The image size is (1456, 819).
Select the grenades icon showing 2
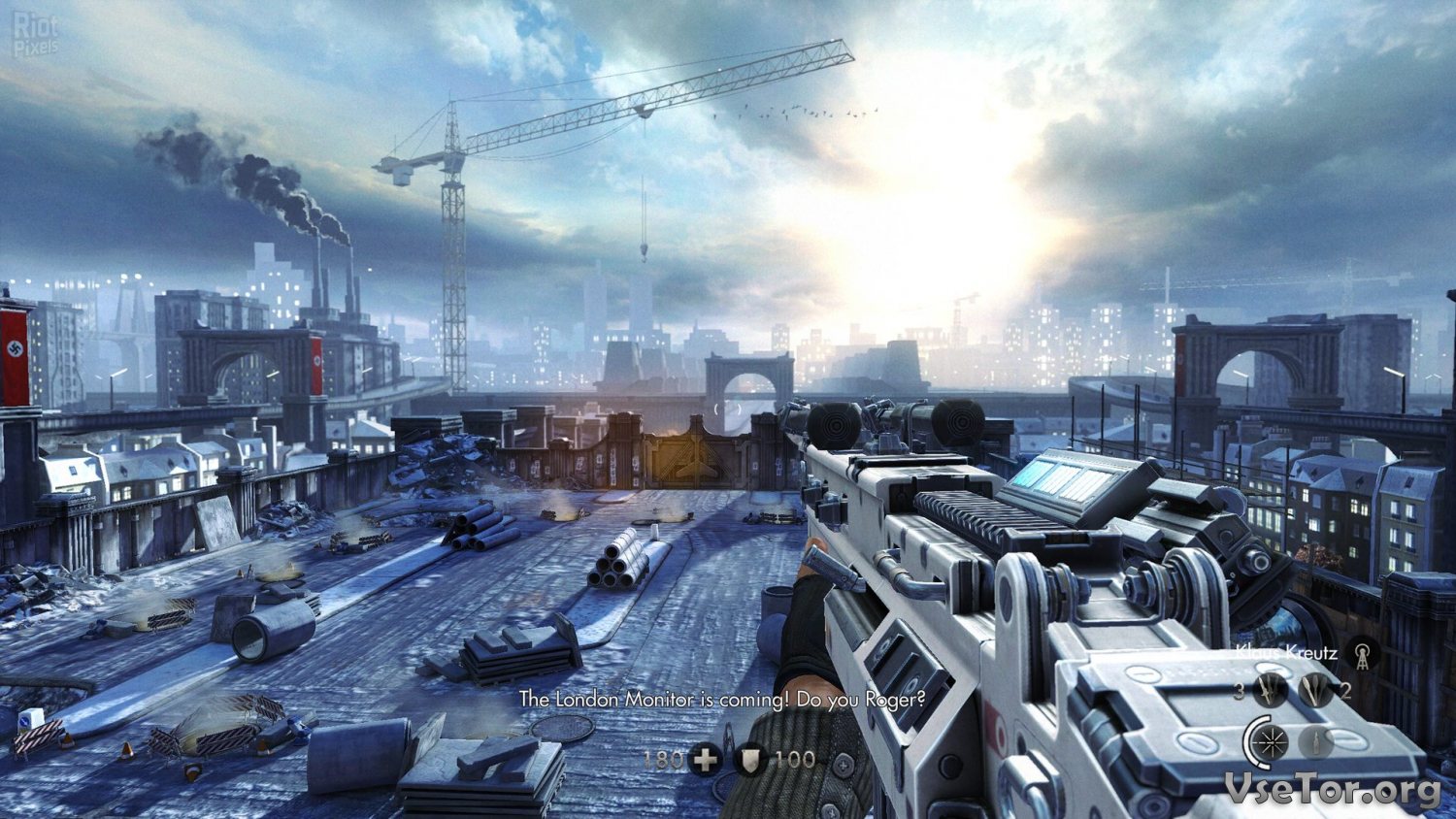click(x=1315, y=690)
